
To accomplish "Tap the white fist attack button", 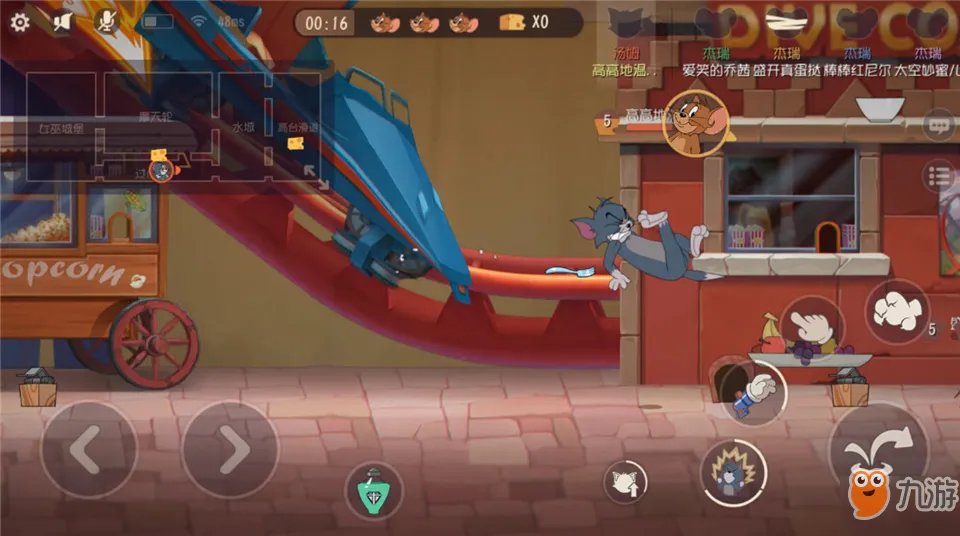I will [x=897, y=311].
